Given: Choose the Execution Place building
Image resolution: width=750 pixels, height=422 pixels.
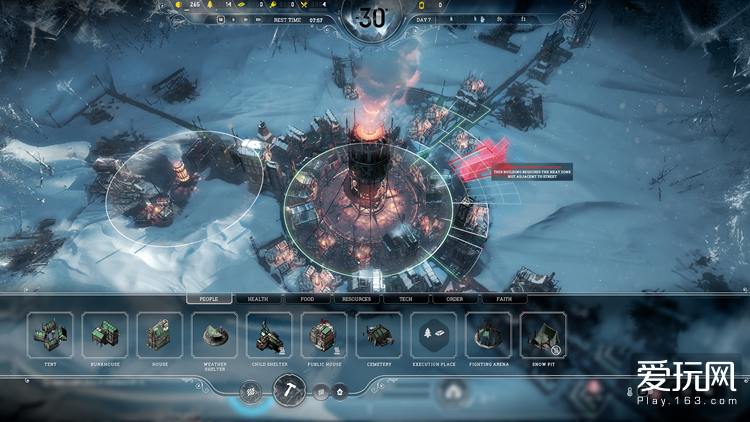Looking at the screenshot, I should coord(434,335).
